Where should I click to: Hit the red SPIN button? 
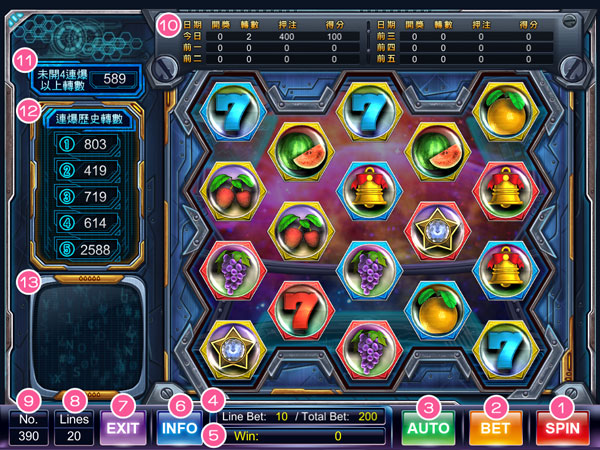[x=562, y=429]
